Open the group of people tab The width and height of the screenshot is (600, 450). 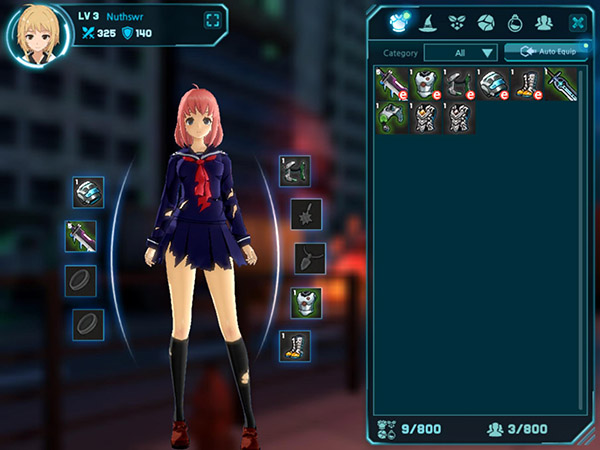point(544,21)
